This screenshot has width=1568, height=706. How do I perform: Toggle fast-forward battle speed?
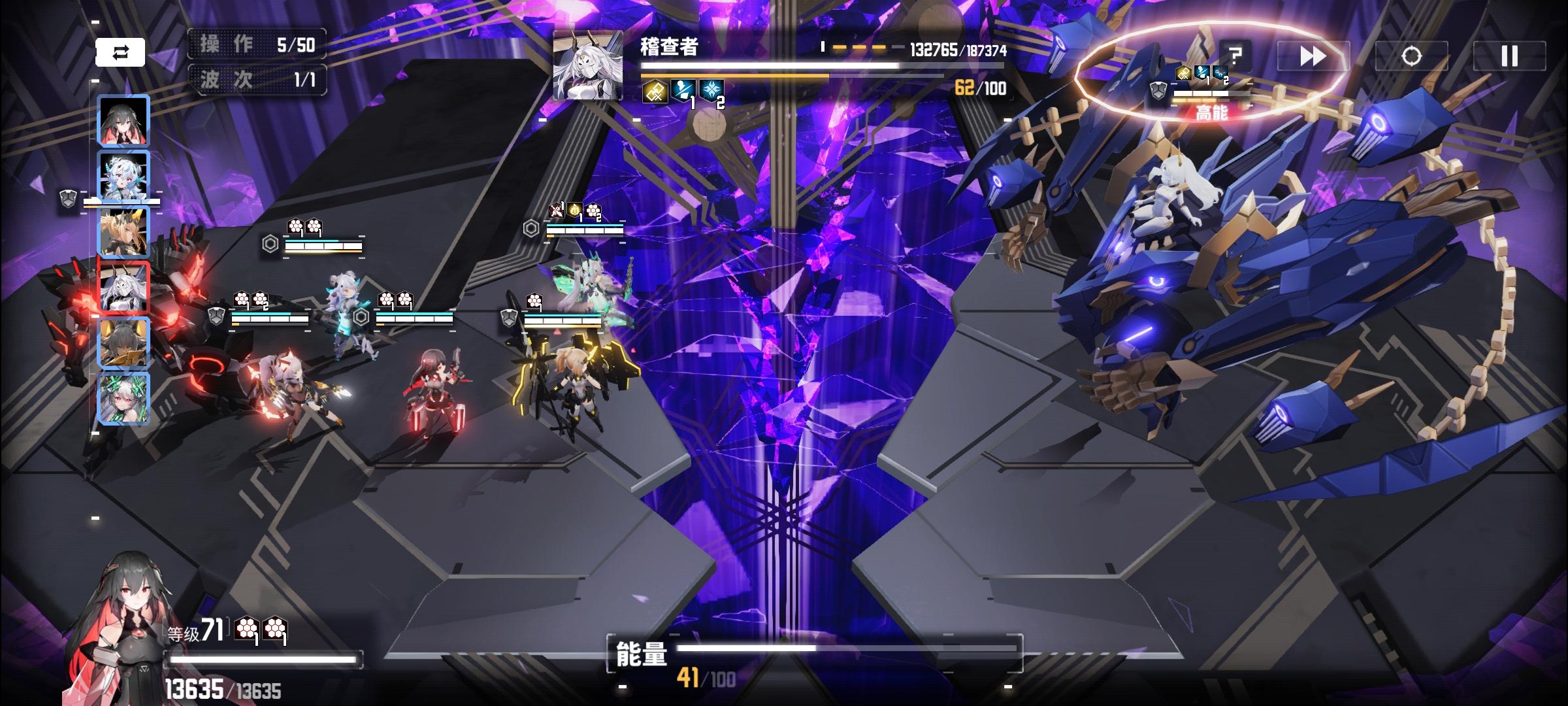pos(1312,58)
